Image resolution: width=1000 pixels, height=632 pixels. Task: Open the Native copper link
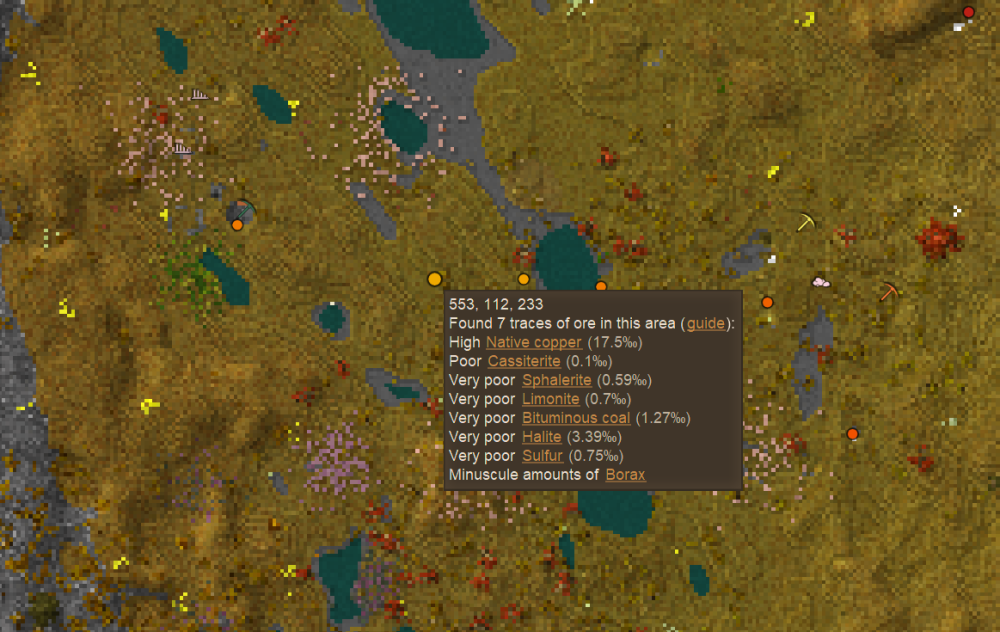(x=533, y=342)
